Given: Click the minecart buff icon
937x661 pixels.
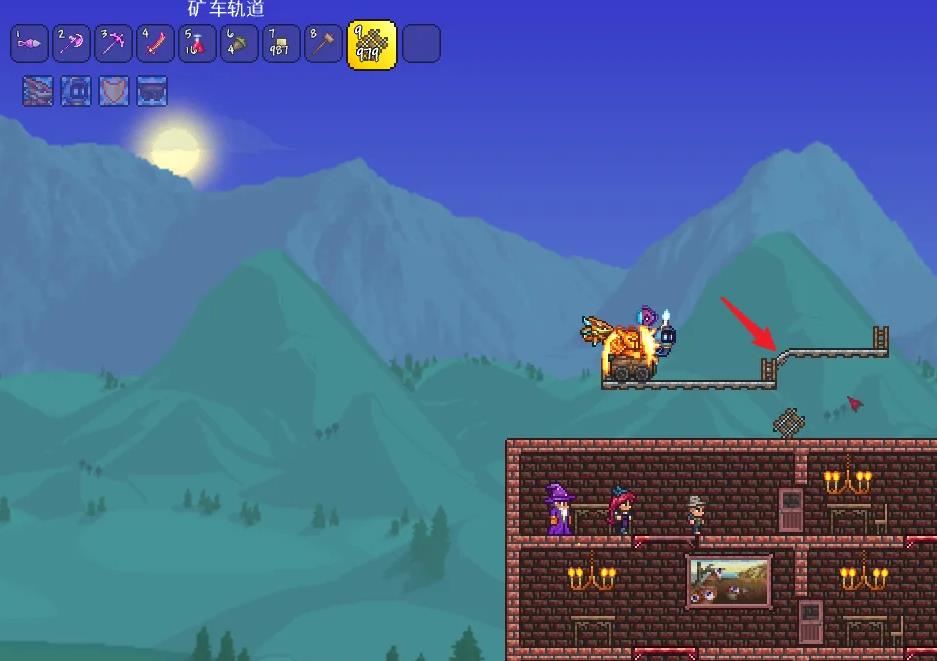Looking at the screenshot, I should click(152, 91).
